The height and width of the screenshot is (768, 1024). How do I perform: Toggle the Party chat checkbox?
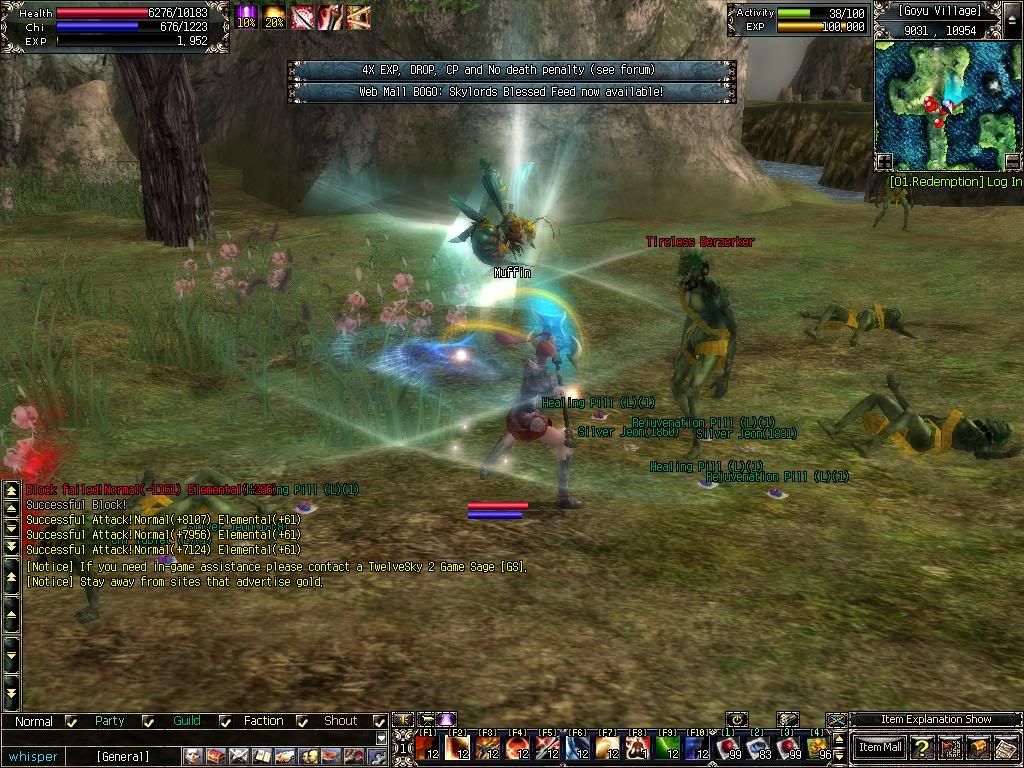[148, 721]
